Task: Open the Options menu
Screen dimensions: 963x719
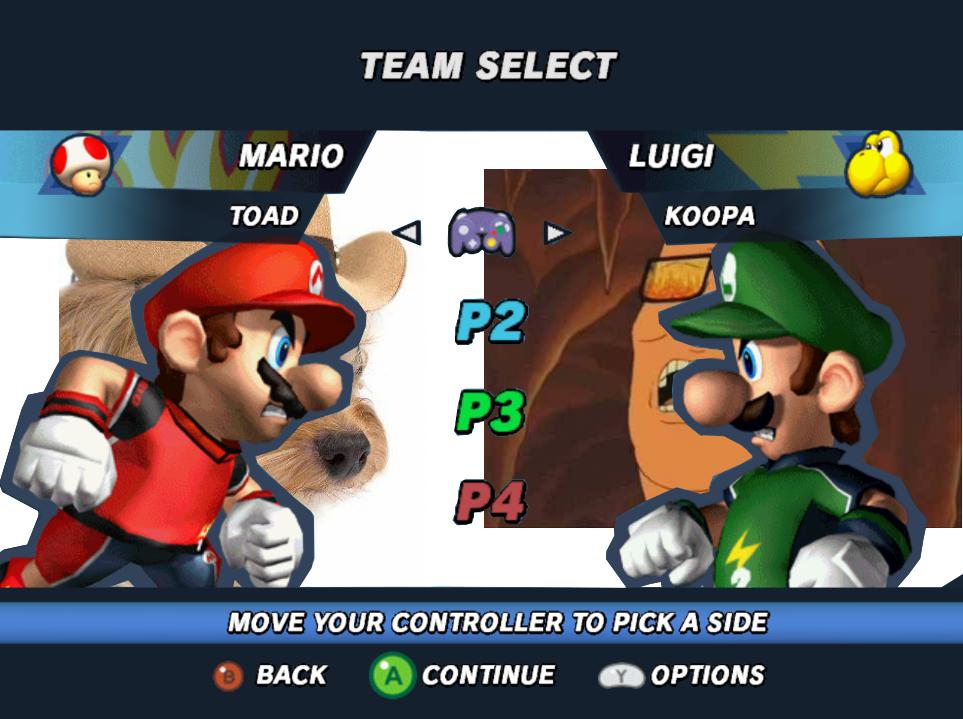Action: pos(681,676)
